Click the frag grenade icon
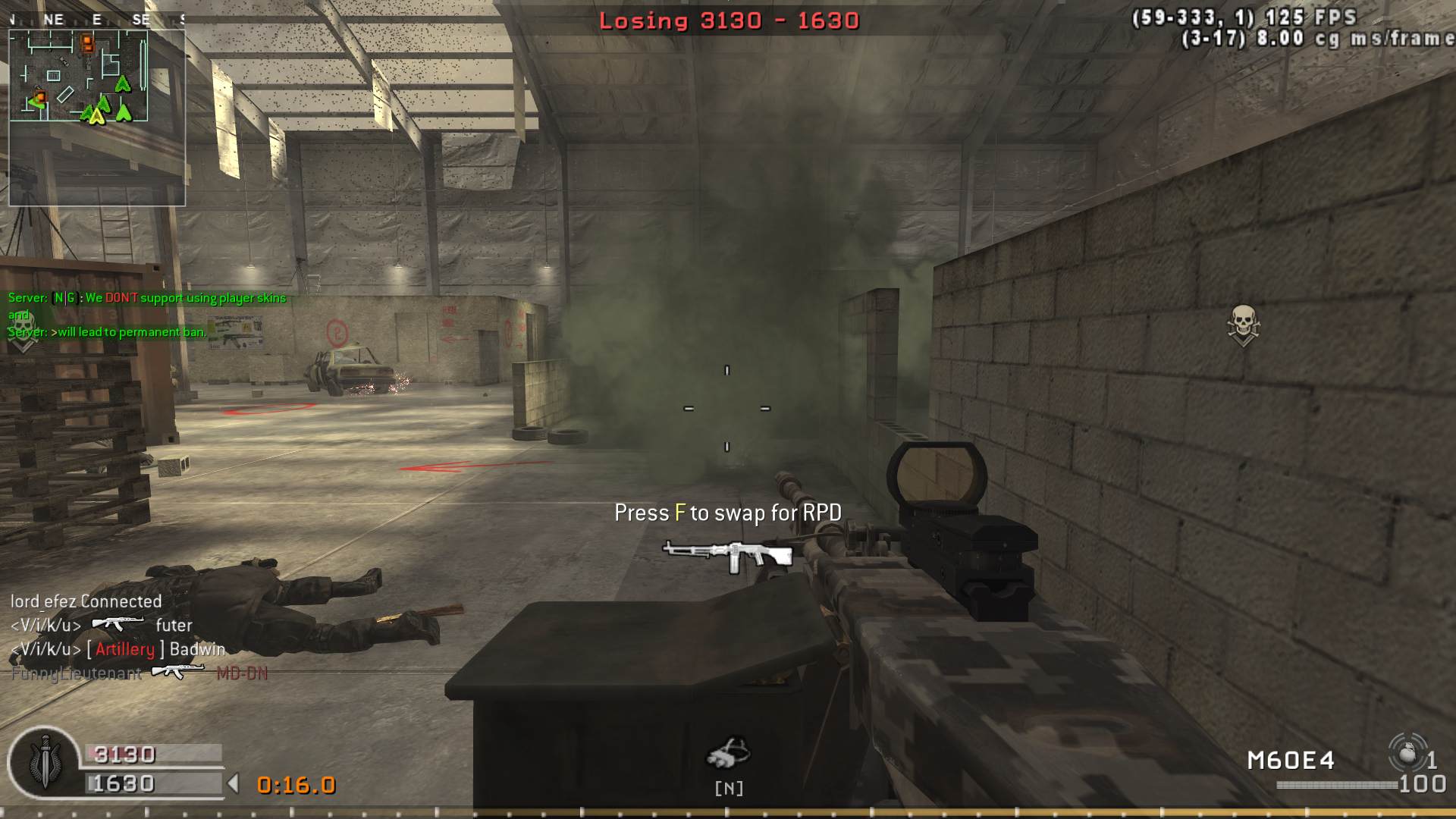 1407,754
